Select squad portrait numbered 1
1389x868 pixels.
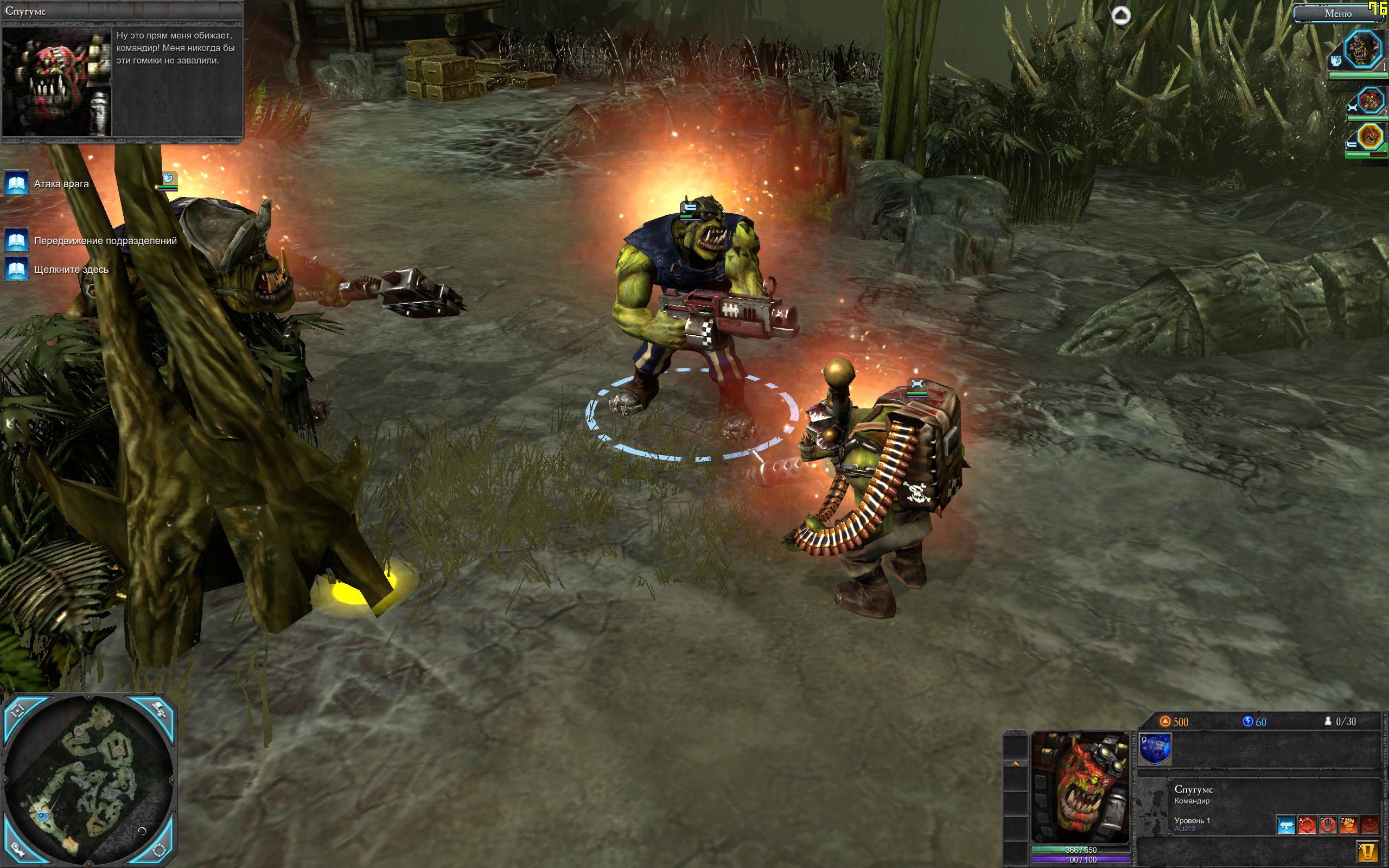click(x=1363, y=49)
